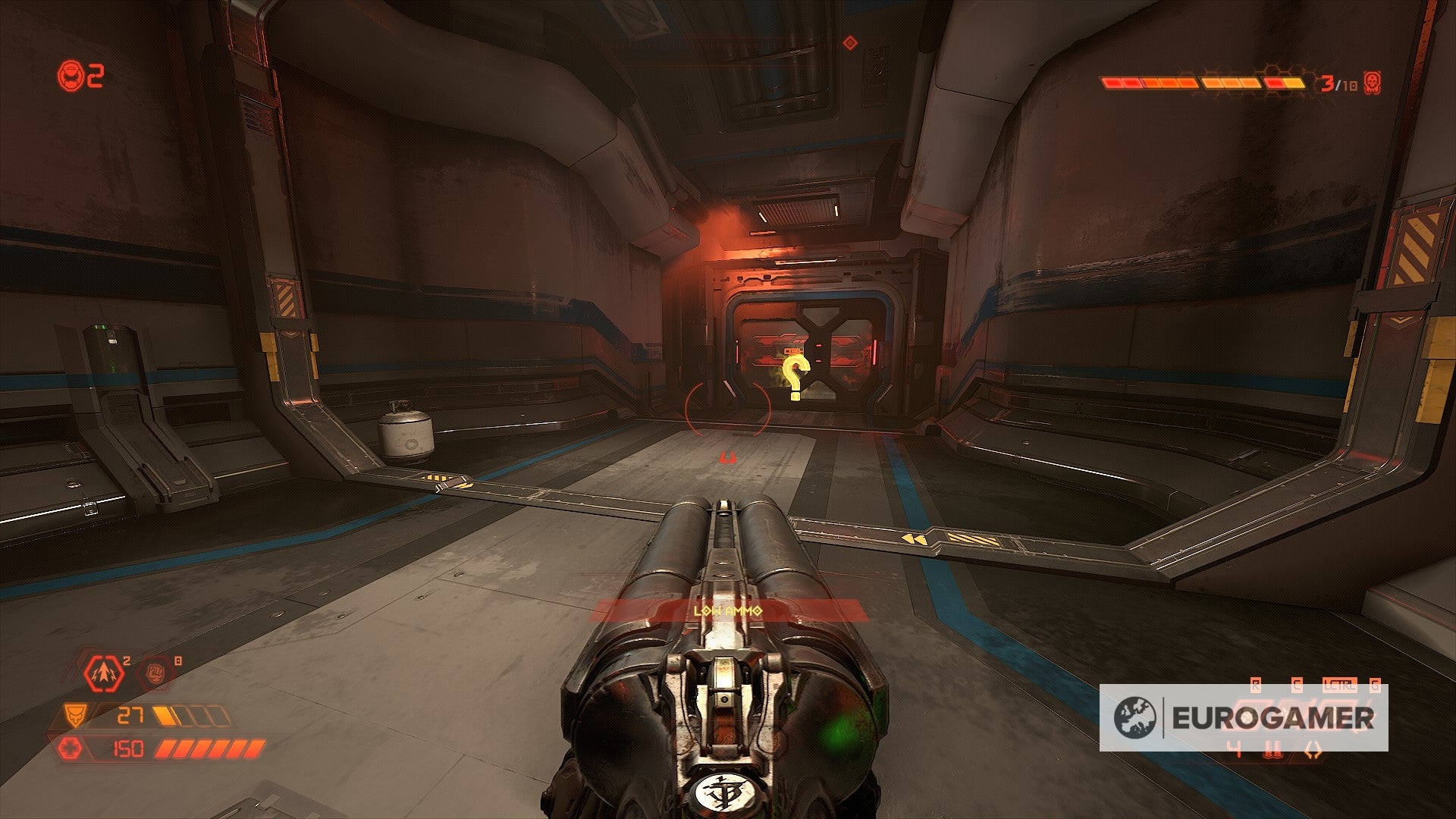Toggle the G keybind indicator
Image resolution: width=1456 pixels, height=819 pixels.
click(x=1375, y=684)
